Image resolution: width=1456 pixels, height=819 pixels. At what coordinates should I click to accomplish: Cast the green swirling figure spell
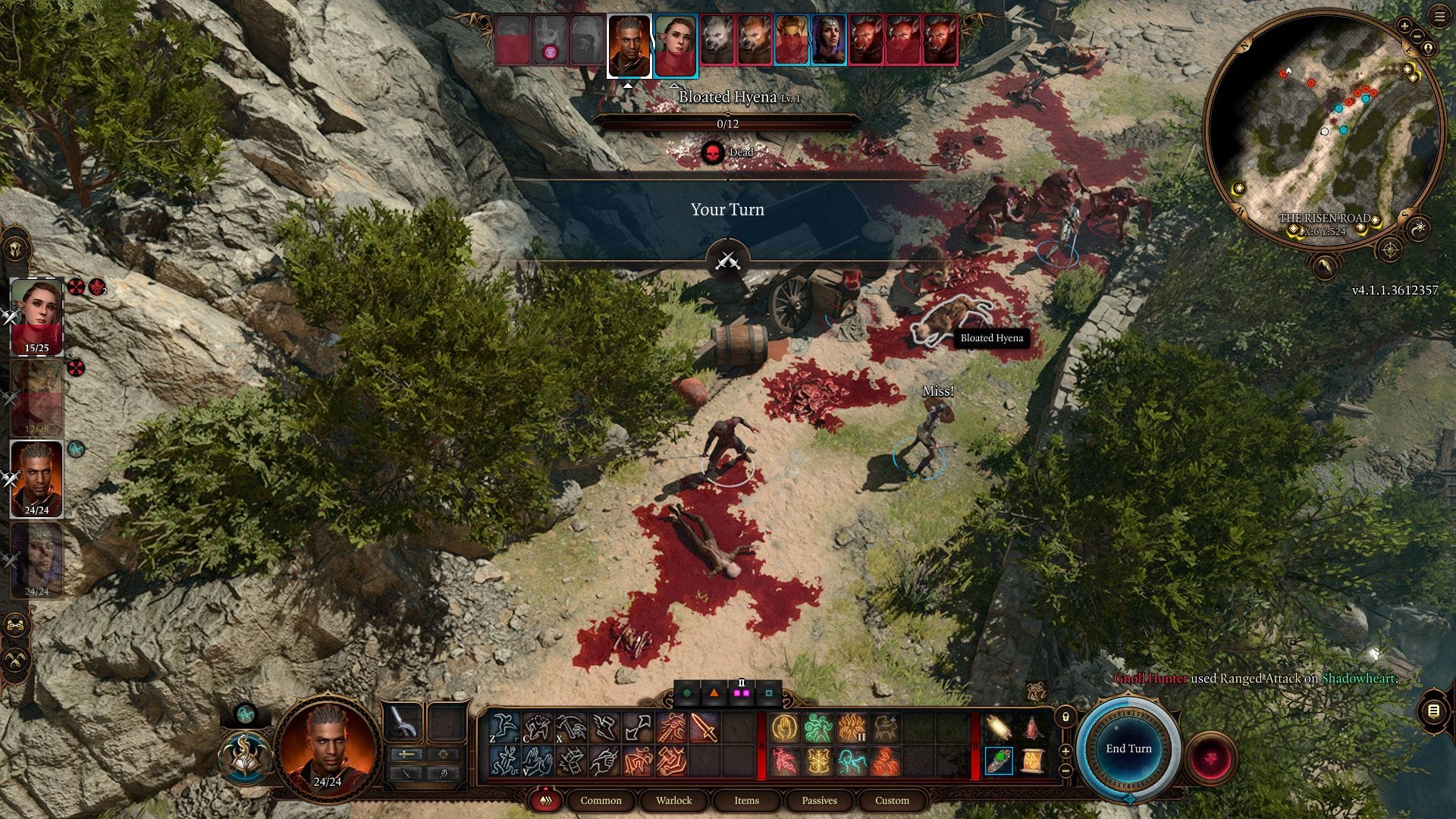click(x=819, y=729)
